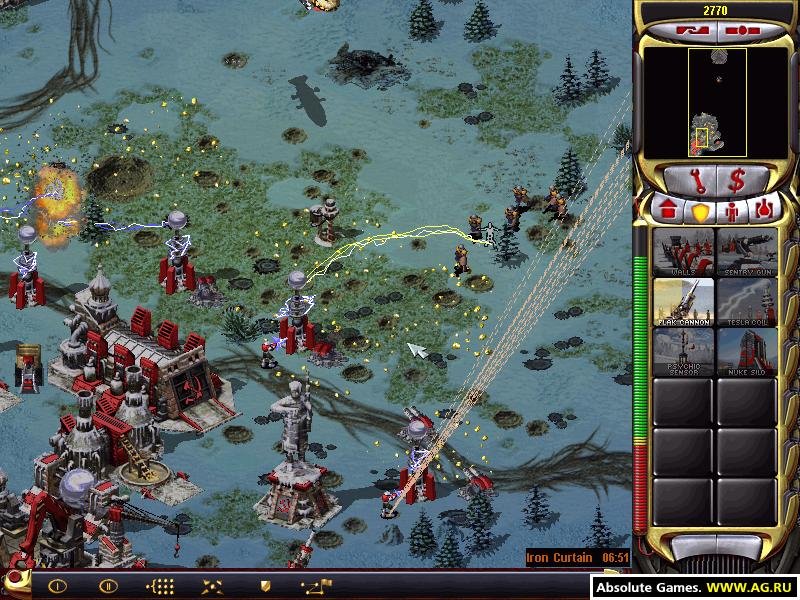The height and width of the screenshot is (600, 800).
Task: Select control group one on the command bar
Action: coord(57,586)
